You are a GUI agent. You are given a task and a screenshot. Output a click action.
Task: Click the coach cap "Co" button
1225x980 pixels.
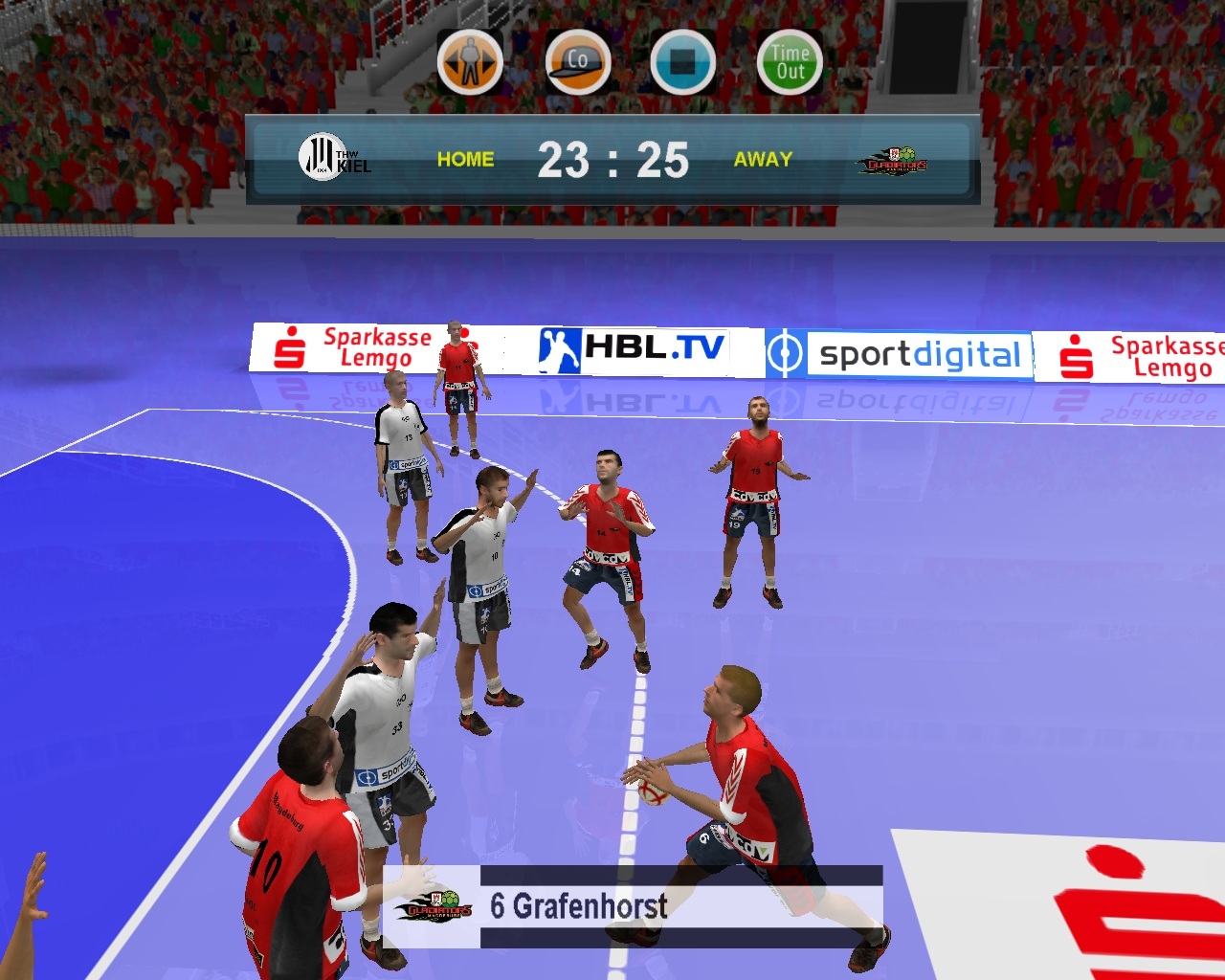tap(577, 63)
